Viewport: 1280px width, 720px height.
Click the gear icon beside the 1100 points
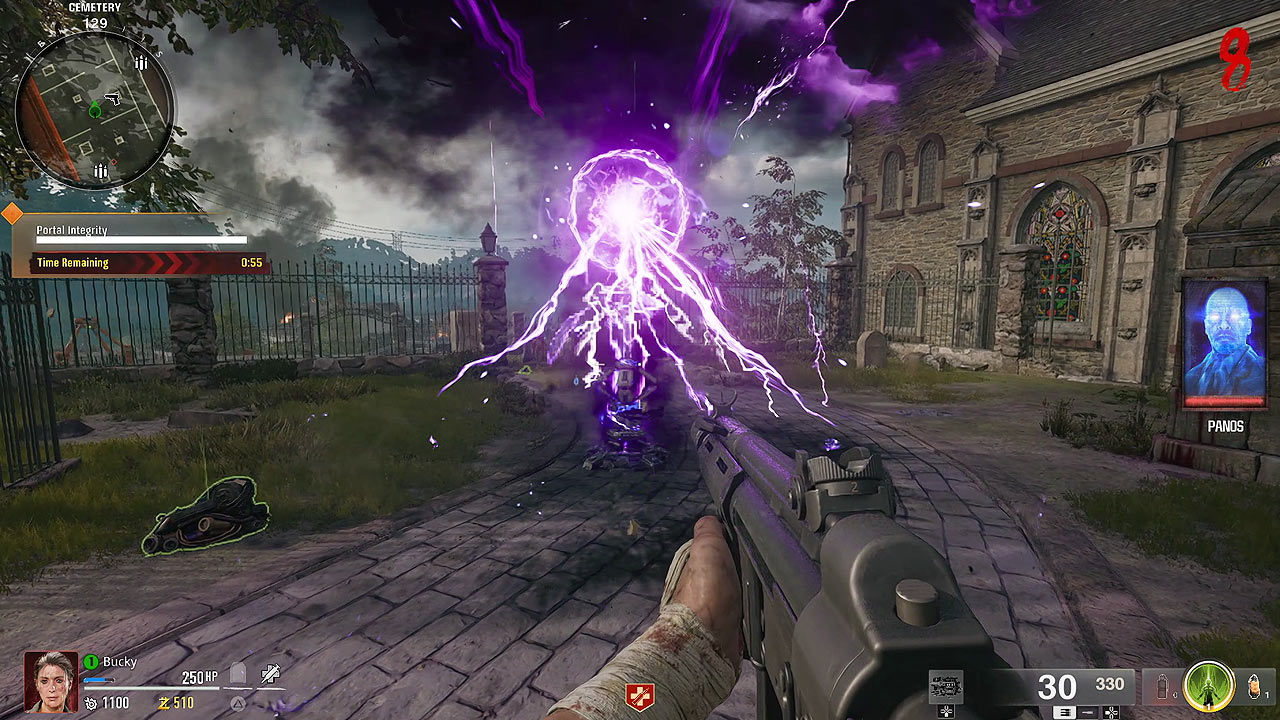[x=90, y=704]
